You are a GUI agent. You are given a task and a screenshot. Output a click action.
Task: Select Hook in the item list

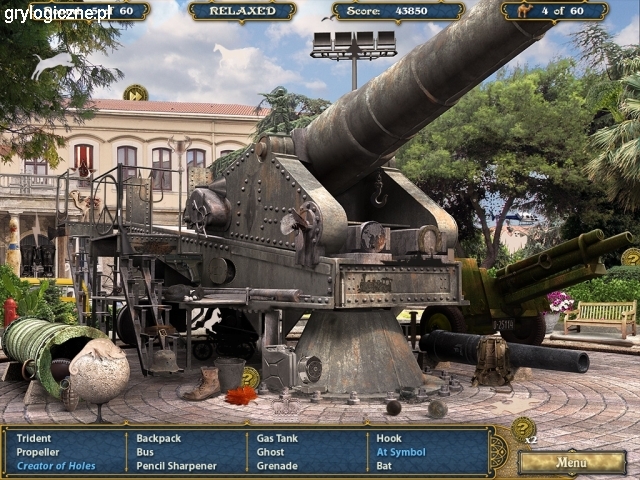point(388,438)
